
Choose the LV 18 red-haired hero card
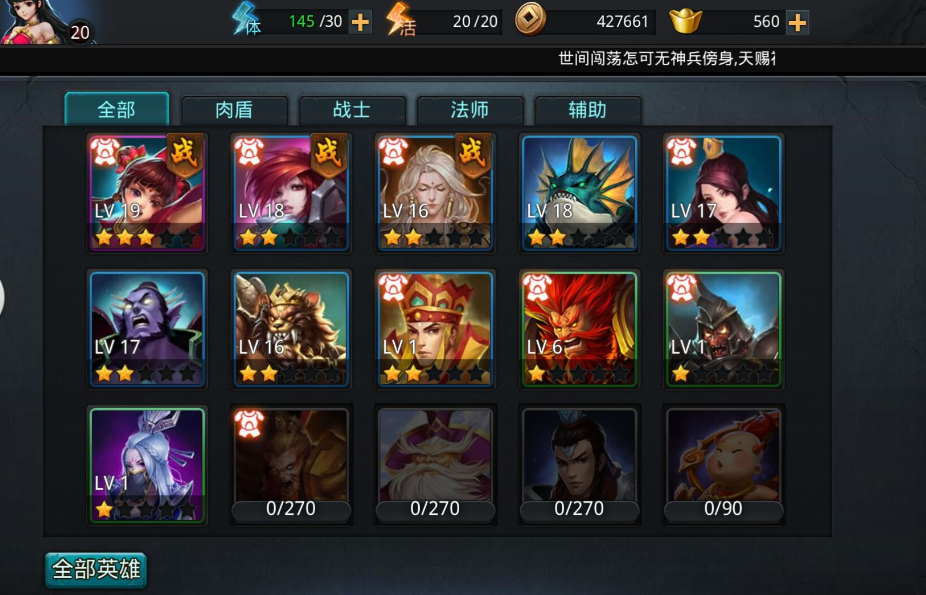[x=291, y=192]
